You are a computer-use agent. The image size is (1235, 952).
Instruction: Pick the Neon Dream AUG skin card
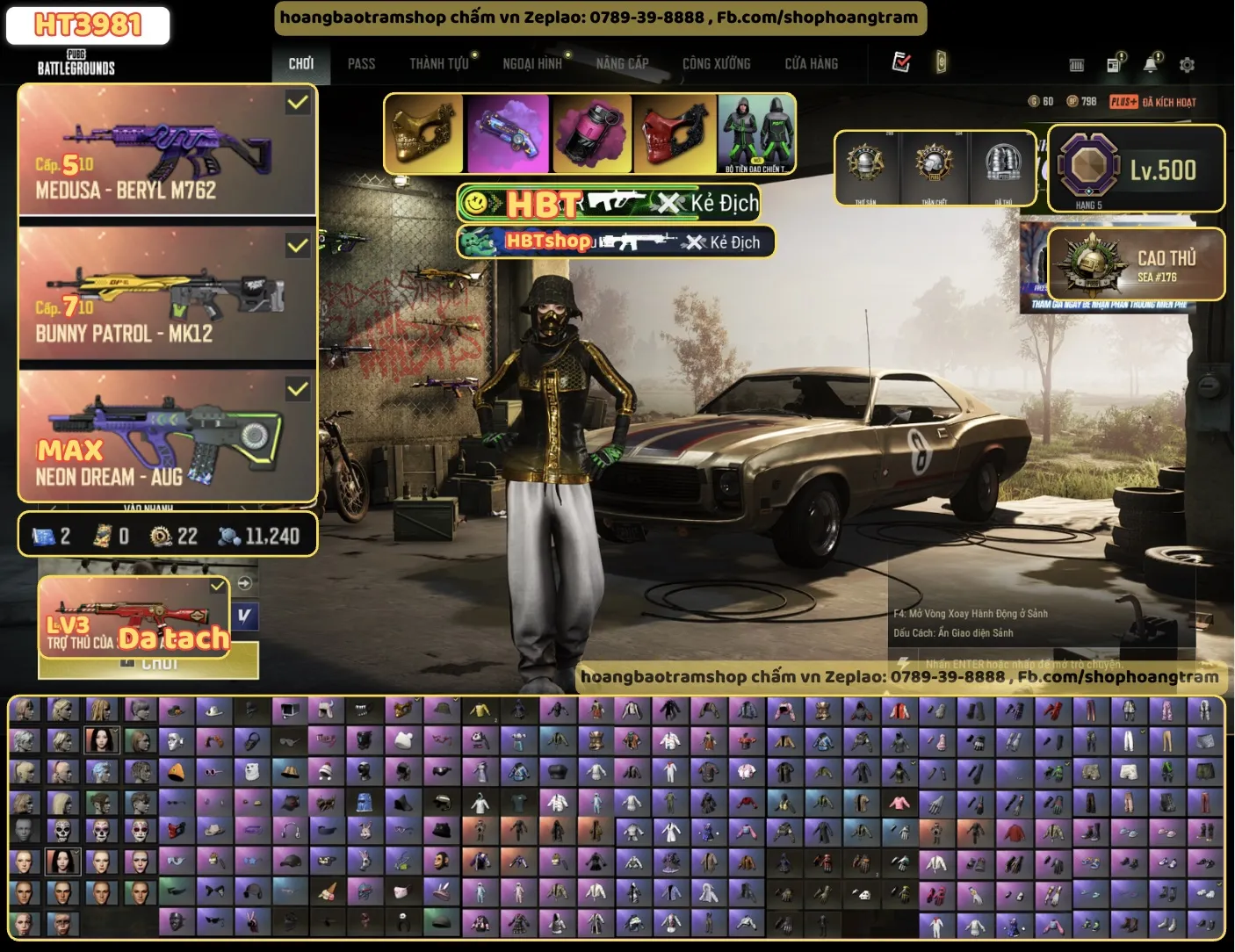coord(167,436)
